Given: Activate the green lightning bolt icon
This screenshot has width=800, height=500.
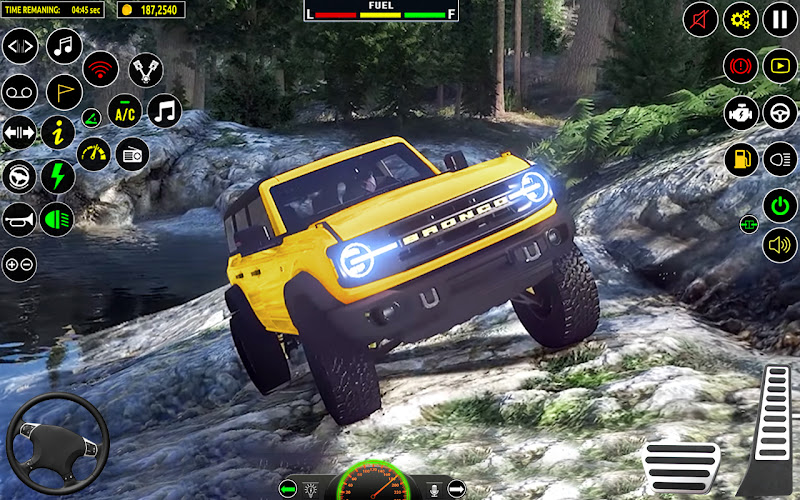Looking at the screenshot, I should (x=58, y=176).
